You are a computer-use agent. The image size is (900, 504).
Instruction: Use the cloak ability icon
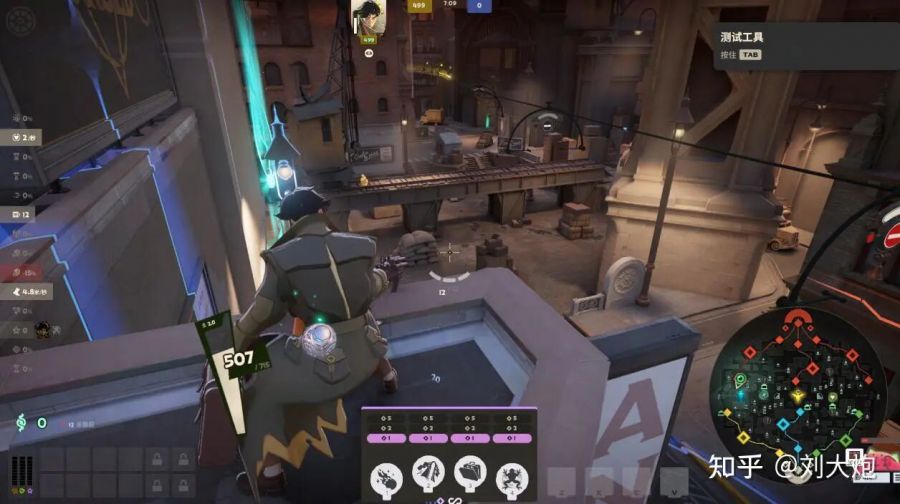429,474
